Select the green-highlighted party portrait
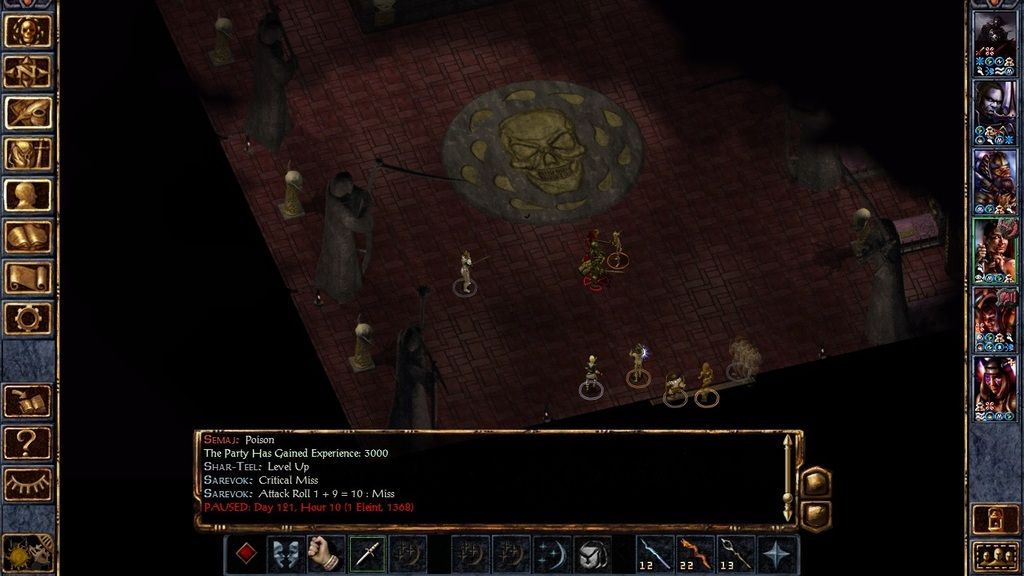Screen dimensions: 1024x576 [x=995, y=251]
